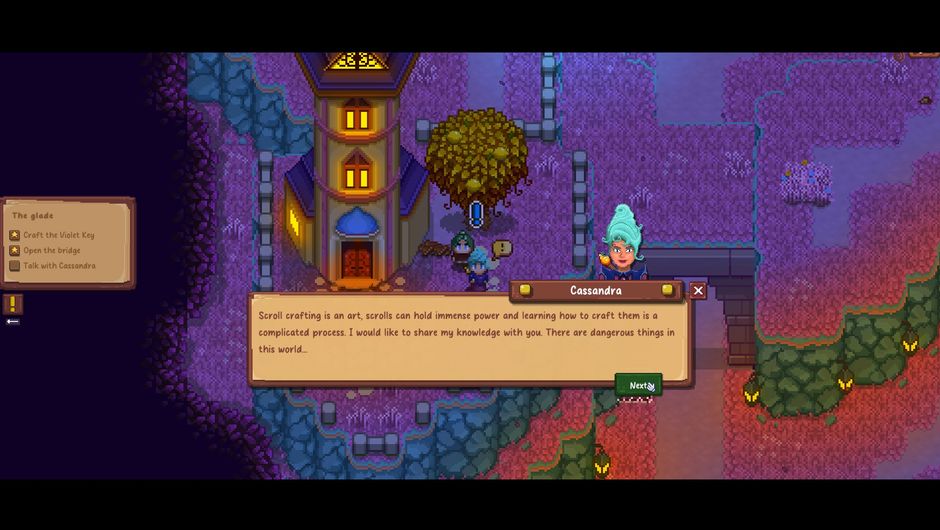This screenshot has height=530, width=940.
Task: Select the Craft the Violet Key objective
Action: tap(59, 235)
